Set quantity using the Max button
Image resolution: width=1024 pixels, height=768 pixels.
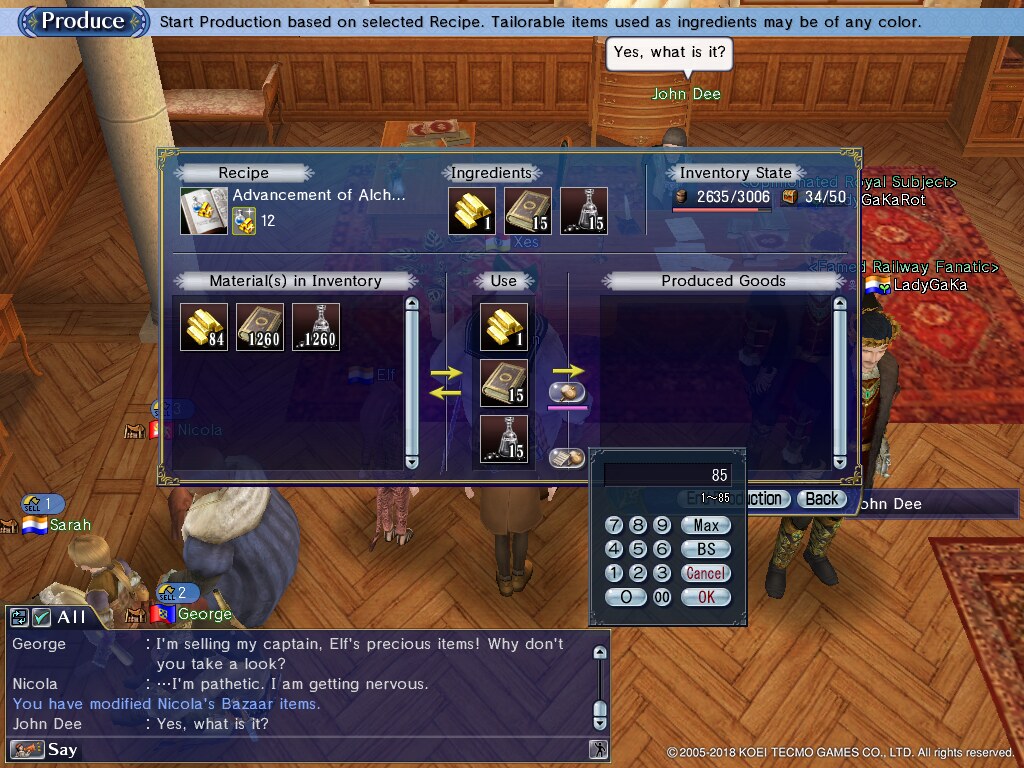706,525
